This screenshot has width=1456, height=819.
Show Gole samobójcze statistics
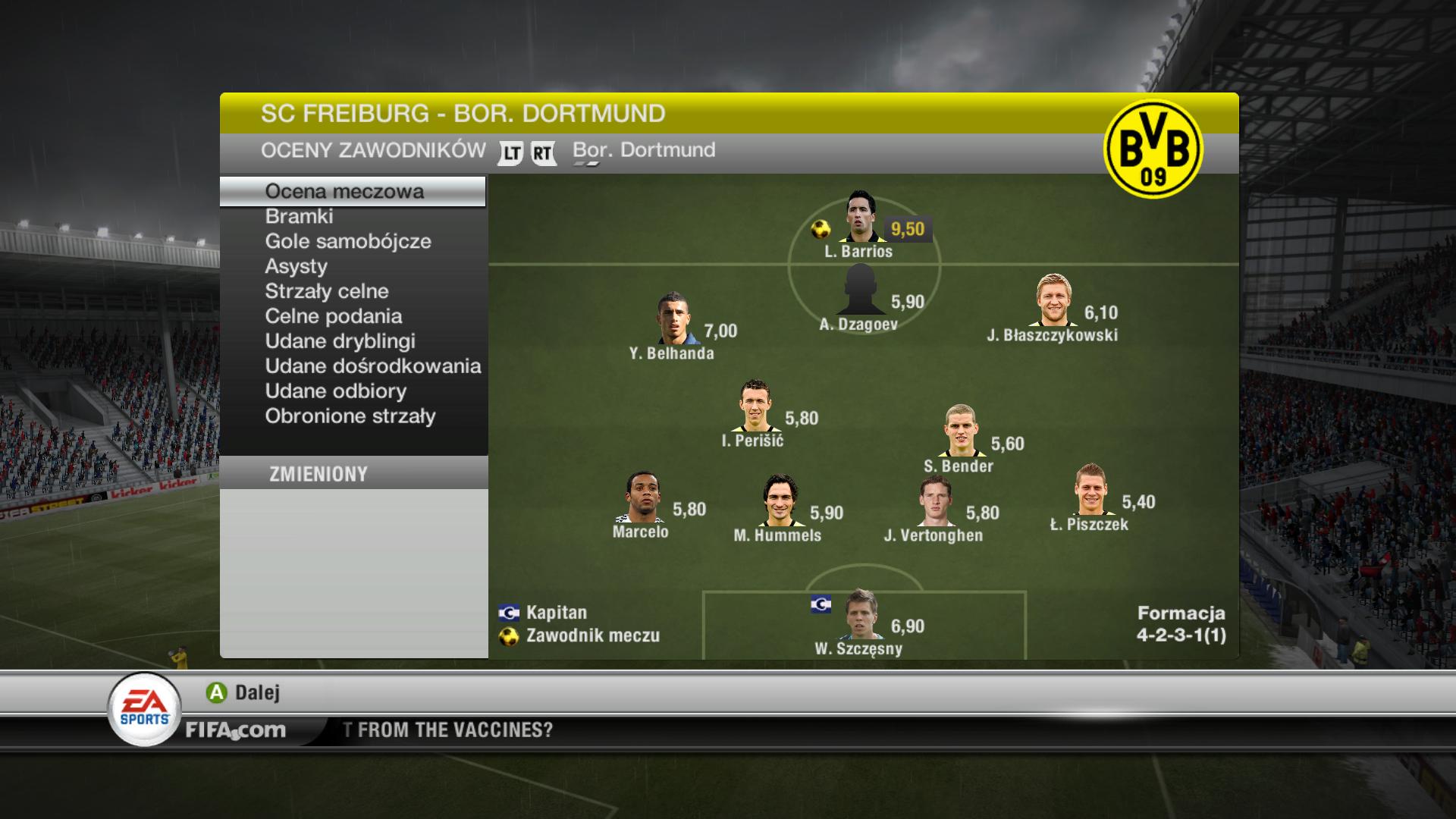click(x=347, y=242)
